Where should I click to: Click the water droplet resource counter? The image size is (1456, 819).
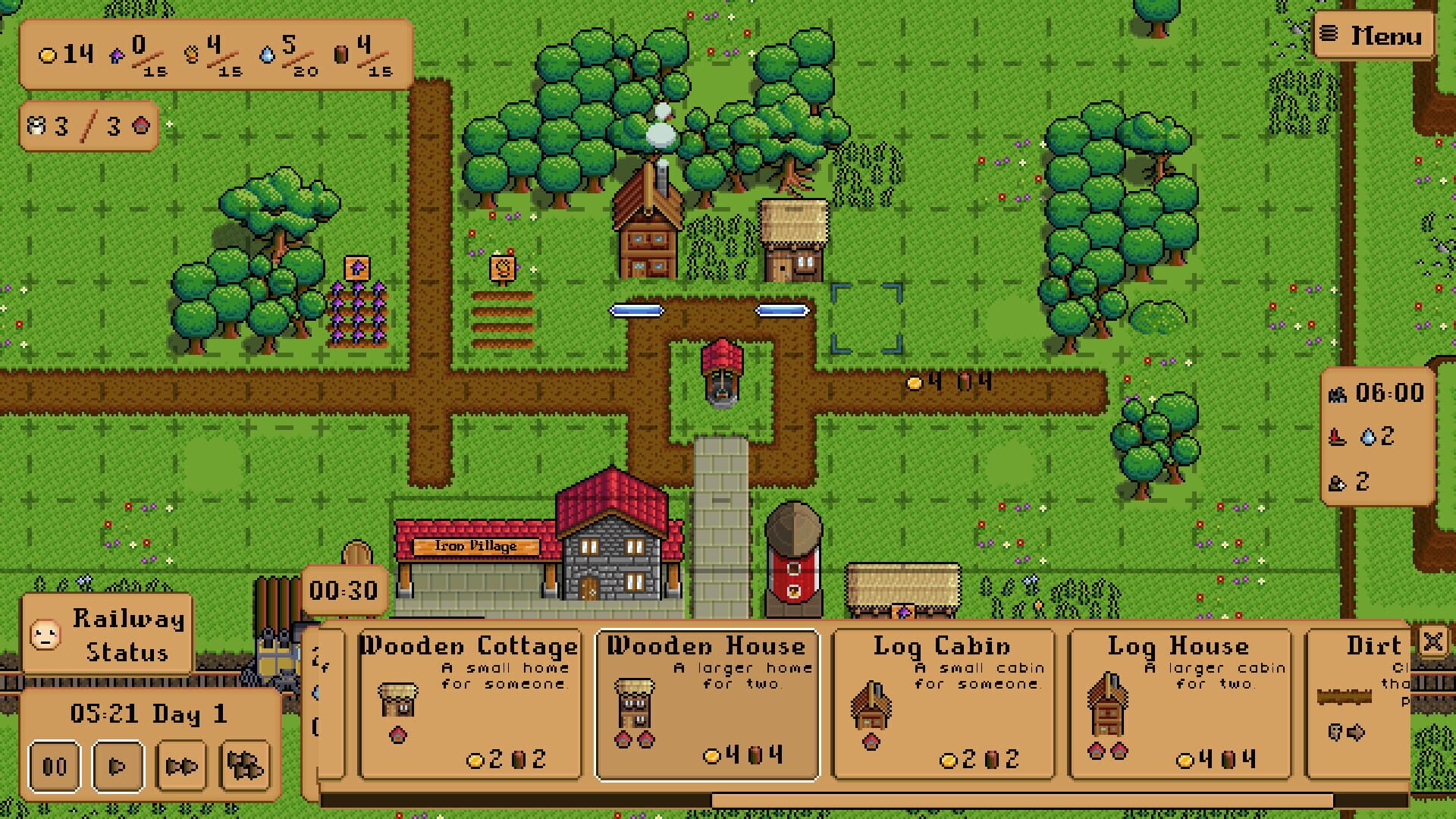[271, 53]
